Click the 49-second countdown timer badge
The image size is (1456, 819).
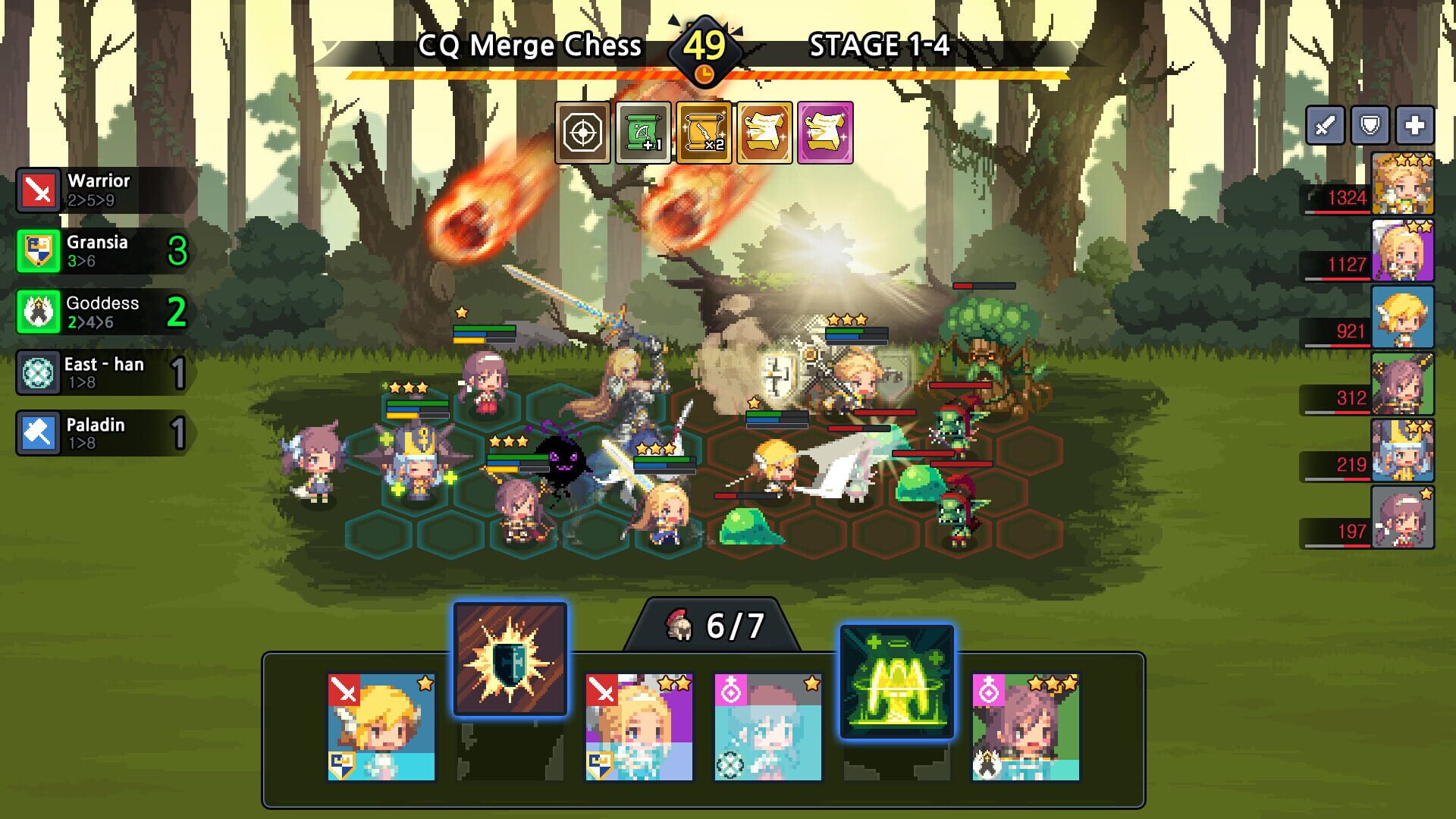[x=705, y=47]
